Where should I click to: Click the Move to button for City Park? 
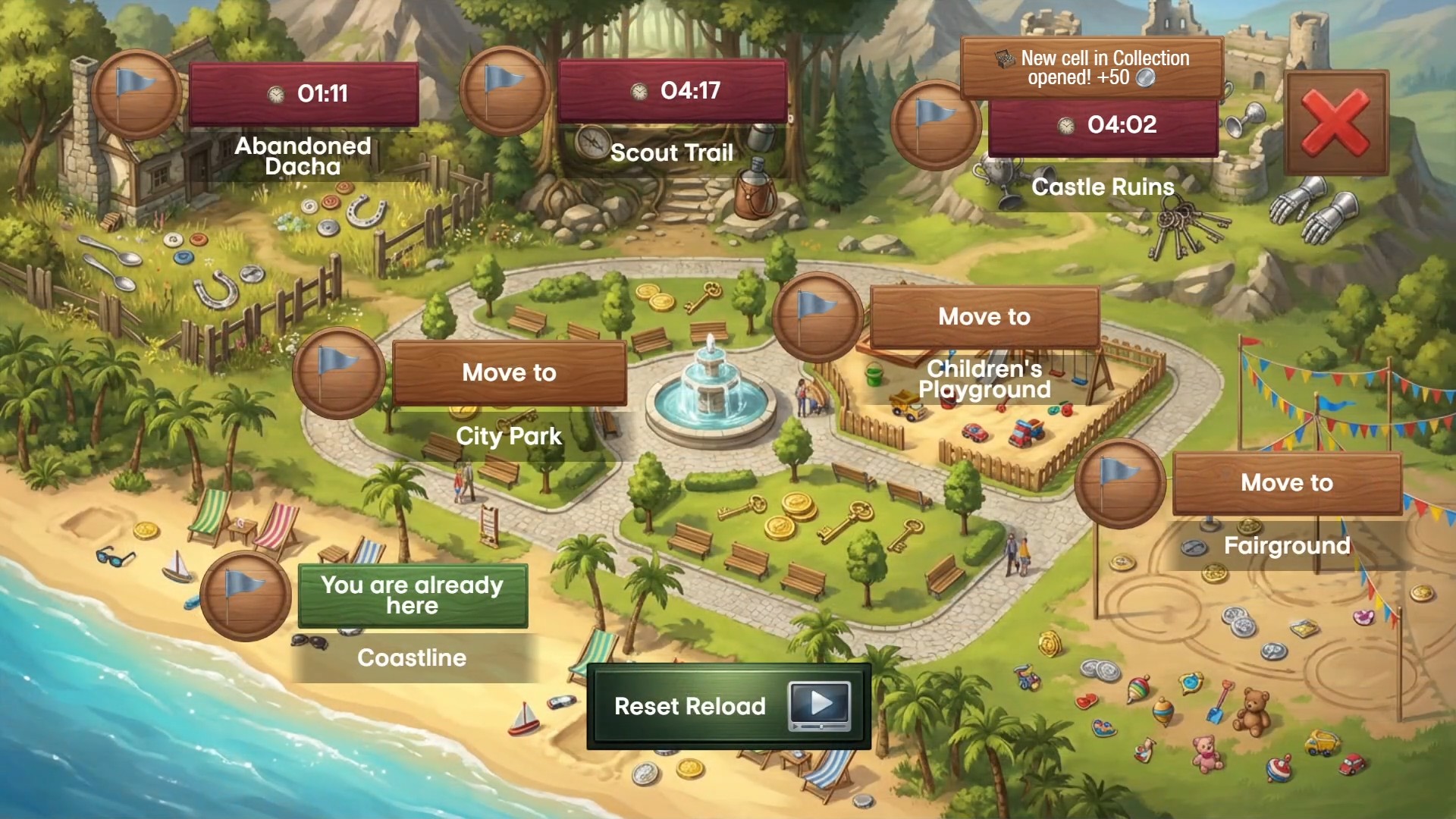tap(509, 372)
